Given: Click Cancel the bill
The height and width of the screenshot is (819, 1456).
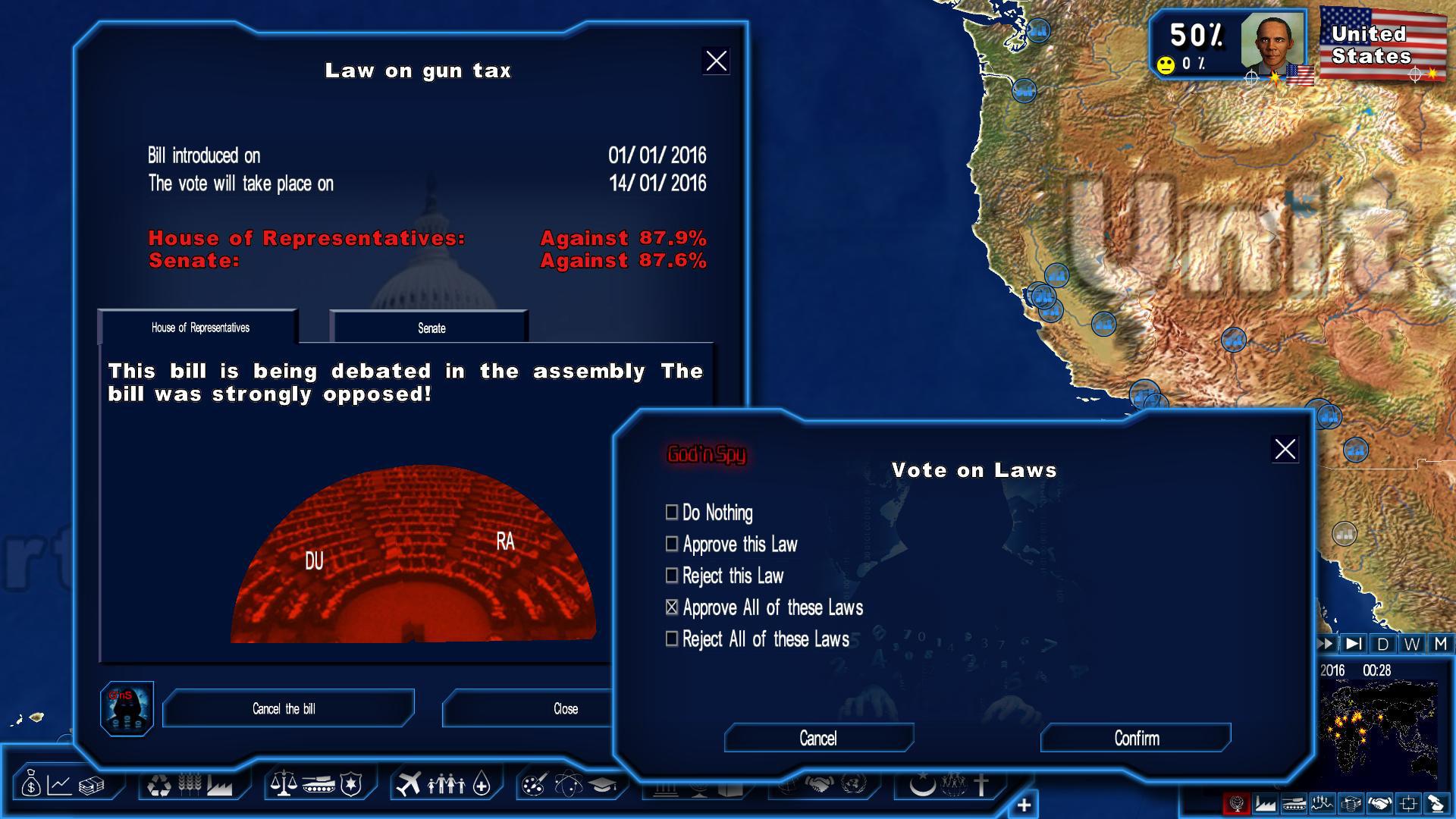Looking at the screenshot, I should (x=288, y=708).
